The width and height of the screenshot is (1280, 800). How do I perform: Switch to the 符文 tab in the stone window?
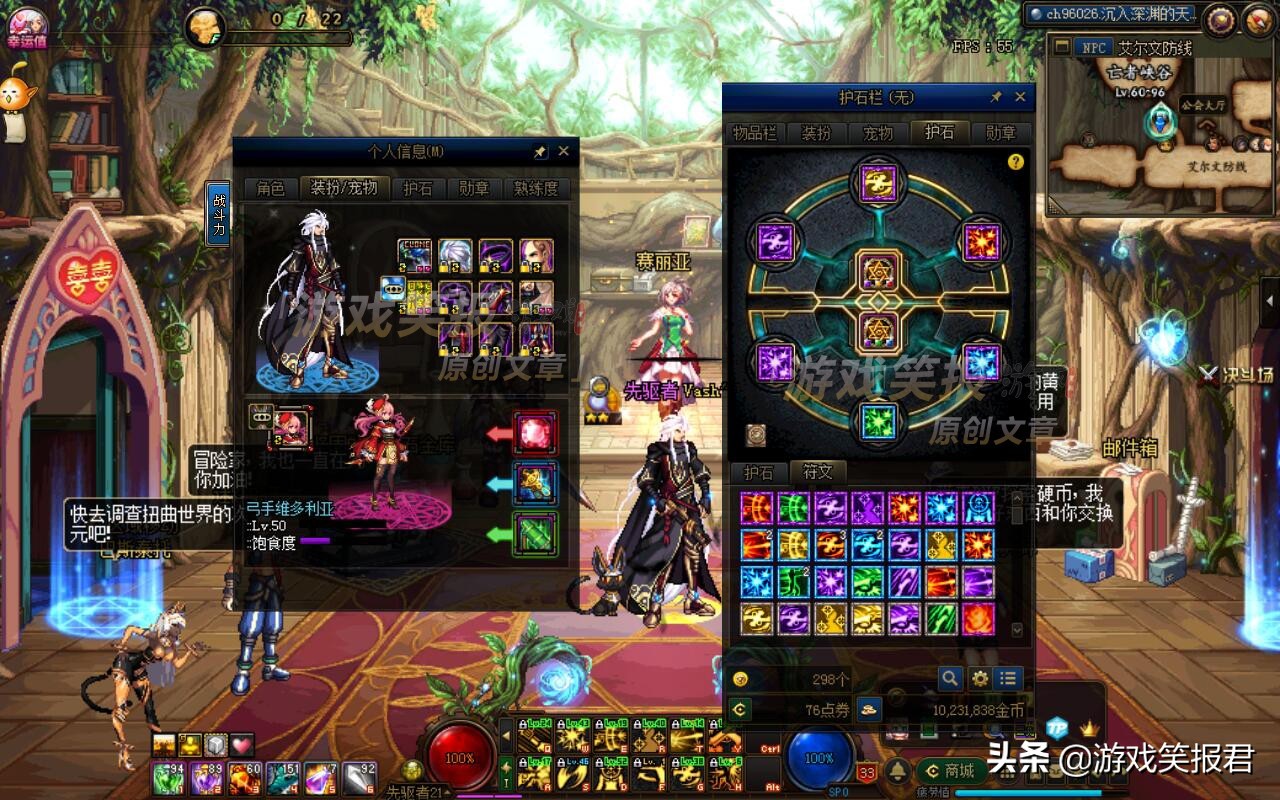(x=817, y=472)
